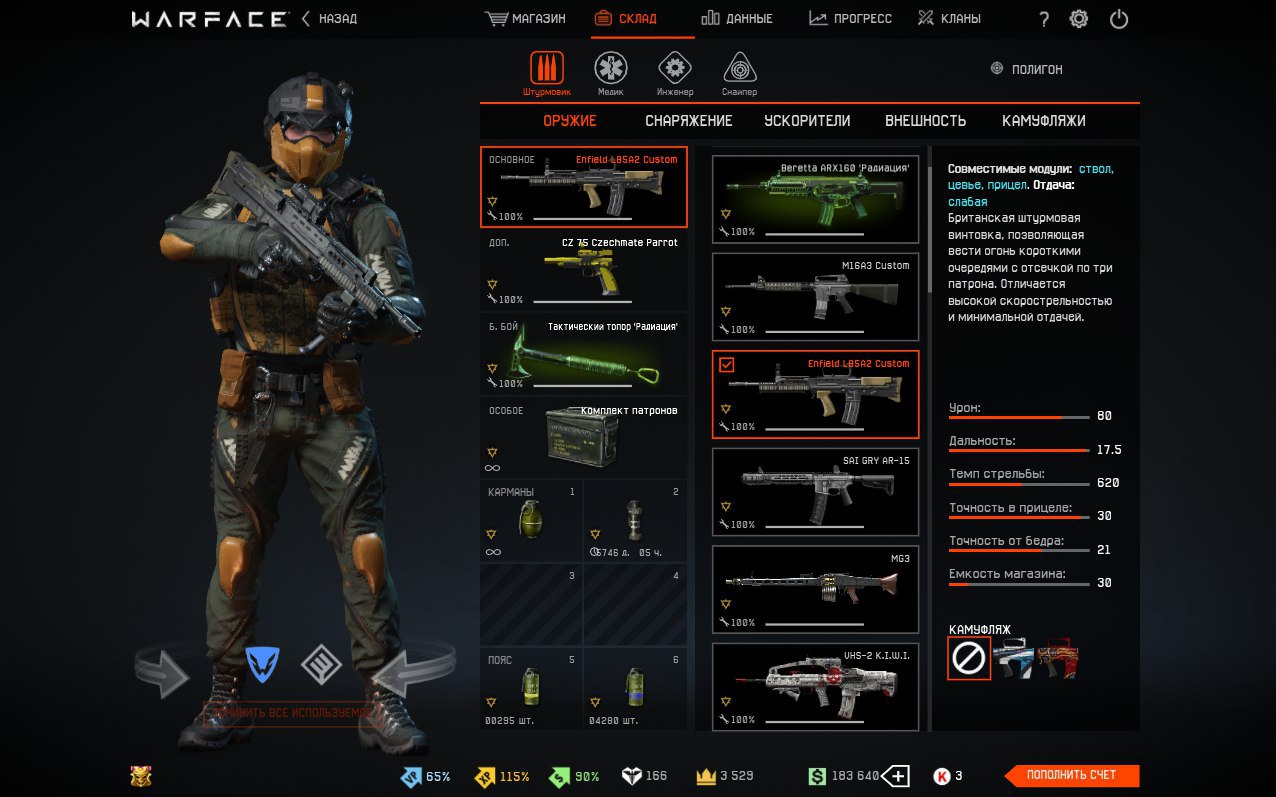
Task: Select the Снайпер class
Action: coord(740,74)
